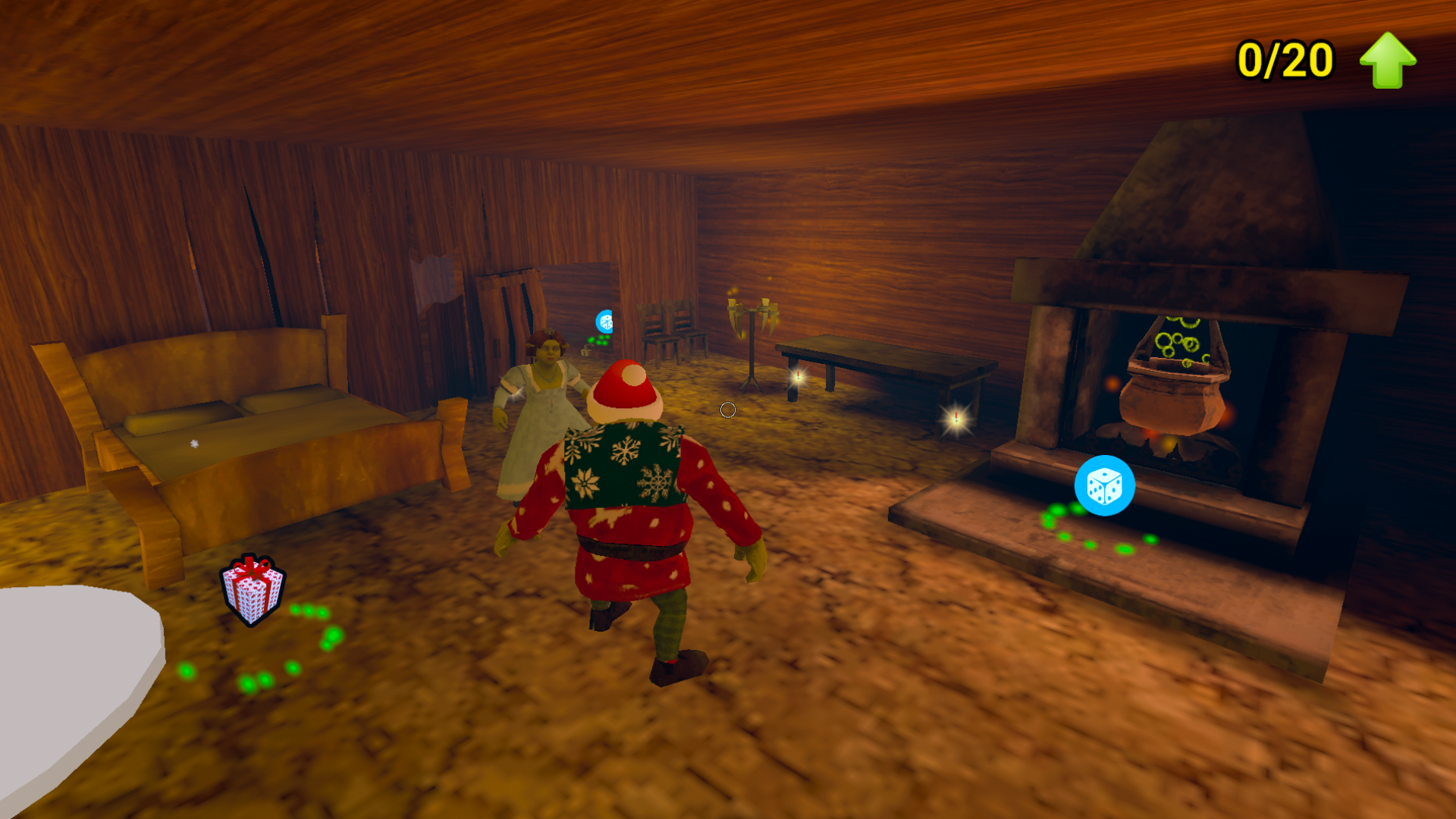The image size is (1456, 819).
Task: Click the crosshair reticle at screen center
Action: point(728,409)
